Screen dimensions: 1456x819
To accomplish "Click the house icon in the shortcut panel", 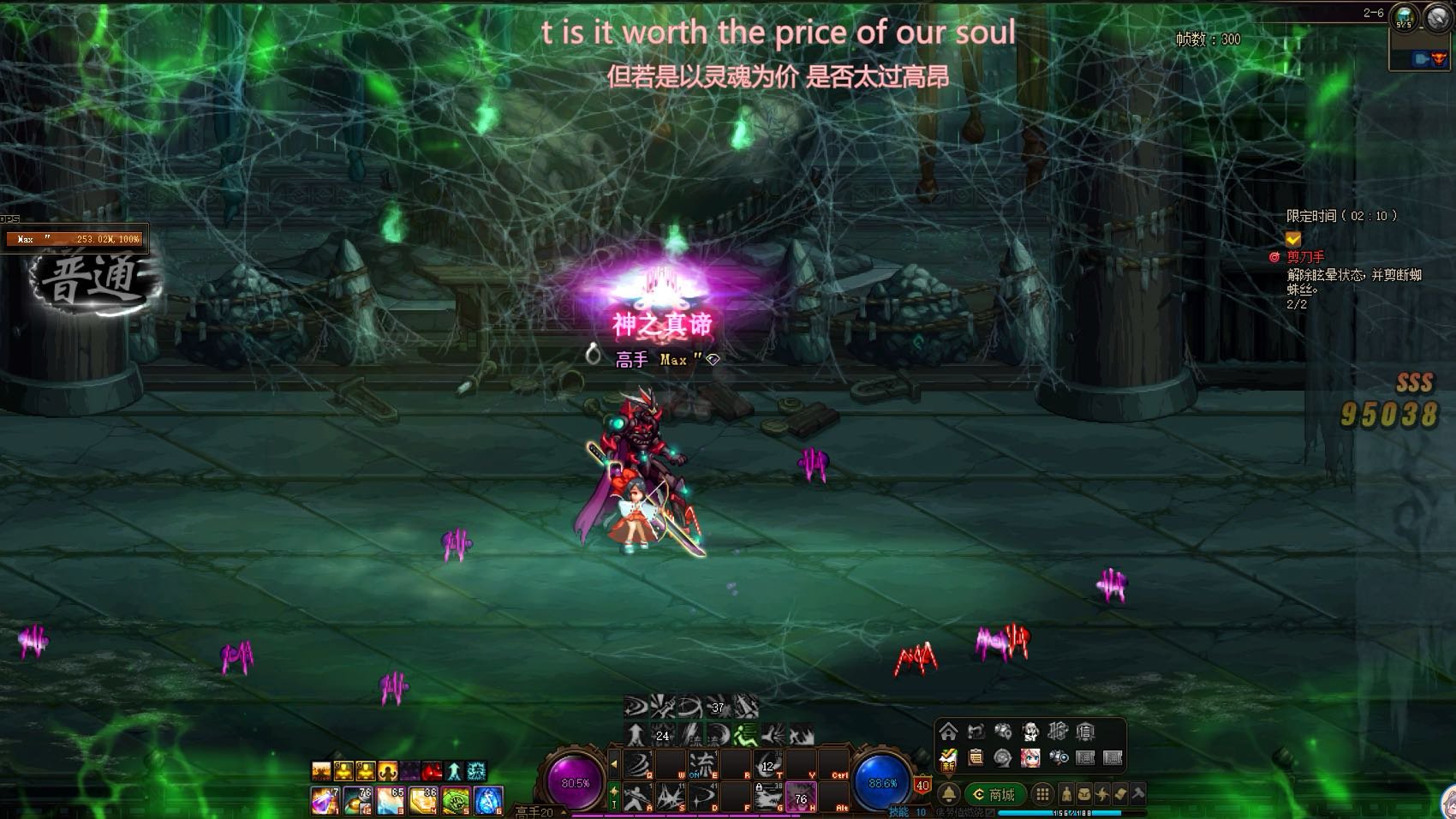I will tap(948, 732).
